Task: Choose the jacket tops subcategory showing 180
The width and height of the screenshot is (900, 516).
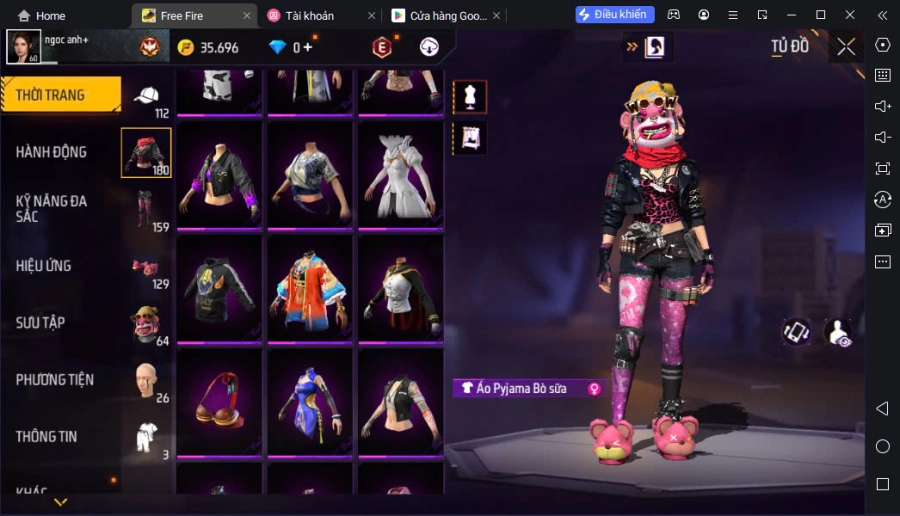Action: pyautogui.click(x=146, y=153)
